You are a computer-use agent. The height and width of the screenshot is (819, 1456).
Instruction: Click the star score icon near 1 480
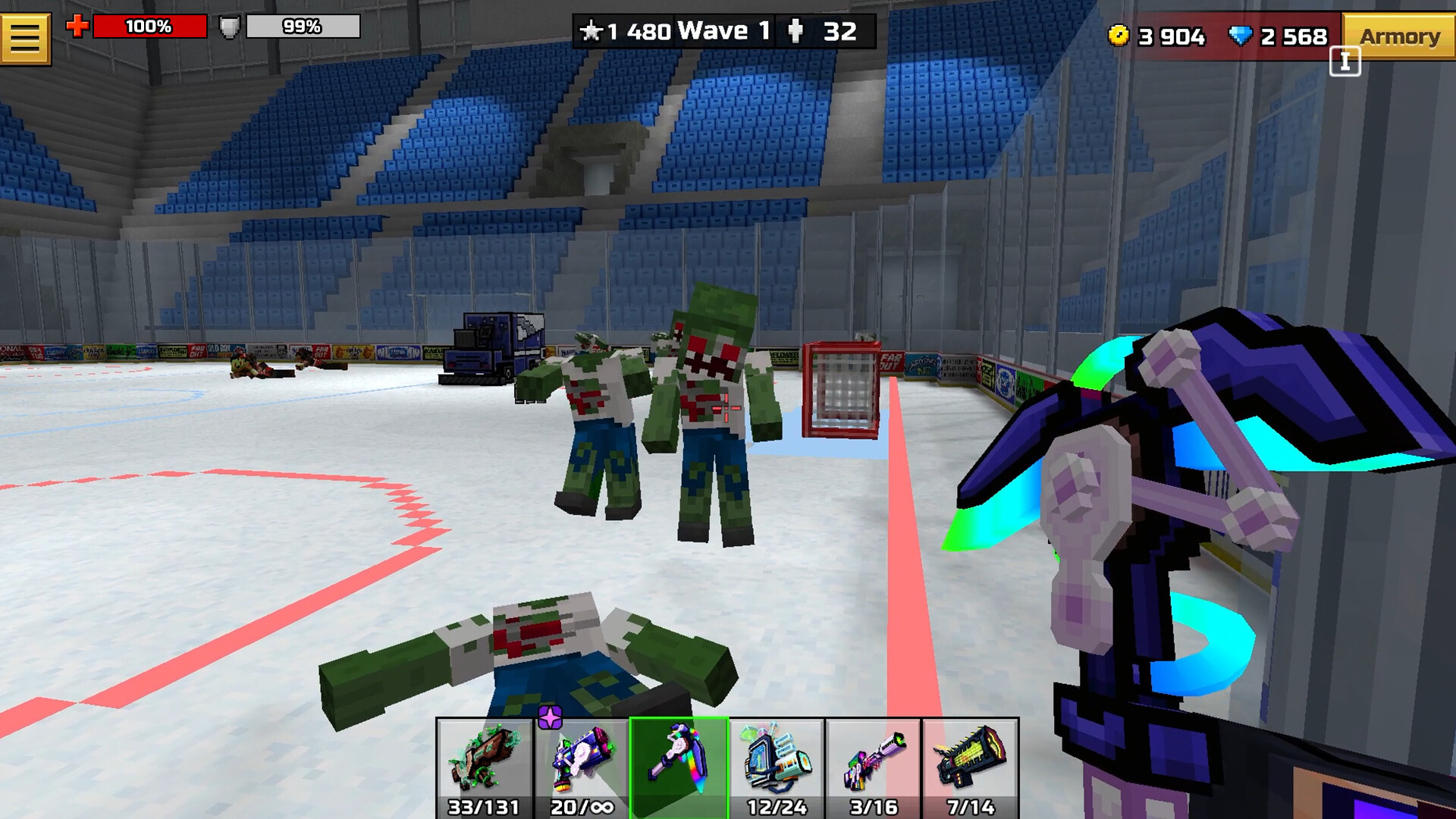pos(593,32)
